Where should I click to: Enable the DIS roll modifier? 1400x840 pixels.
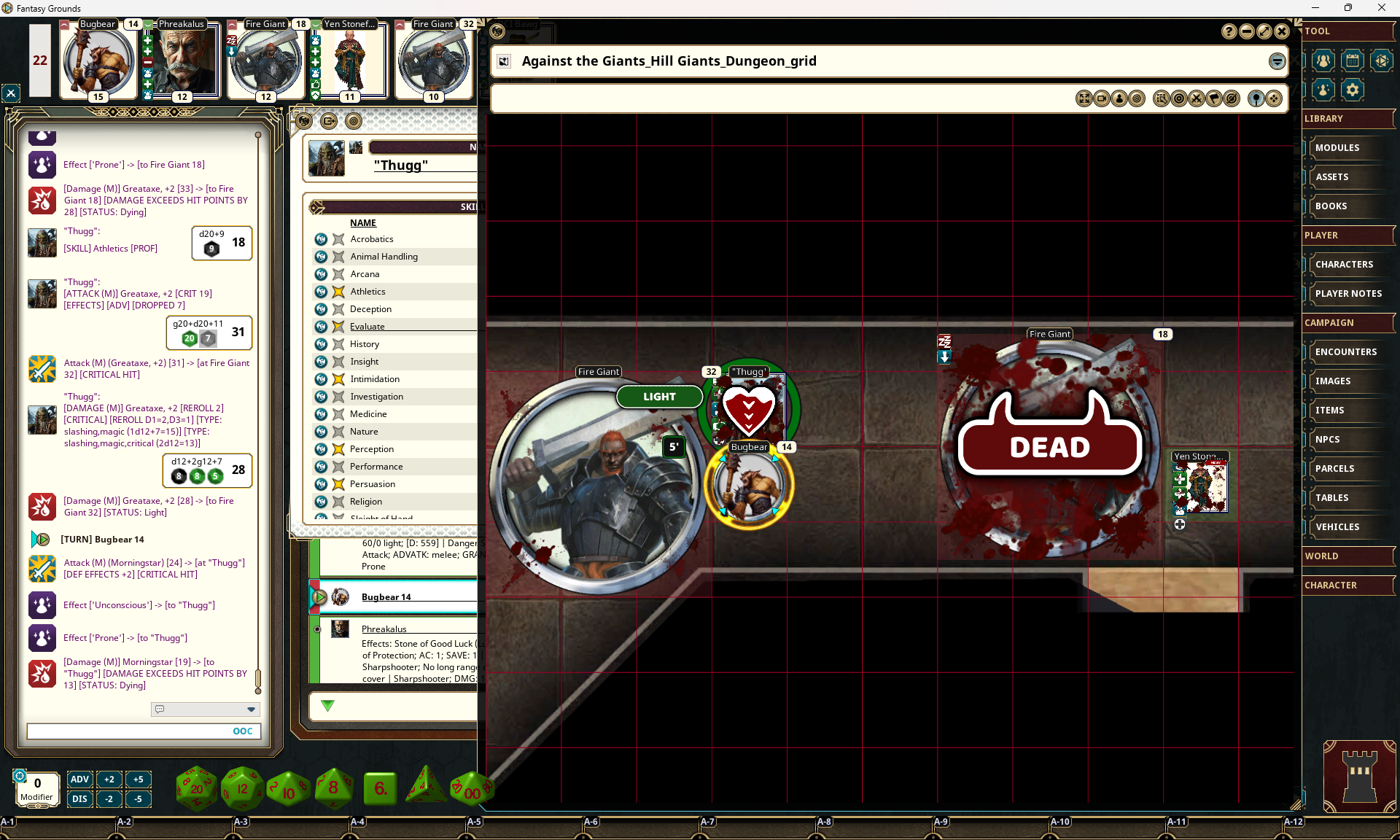79,798
